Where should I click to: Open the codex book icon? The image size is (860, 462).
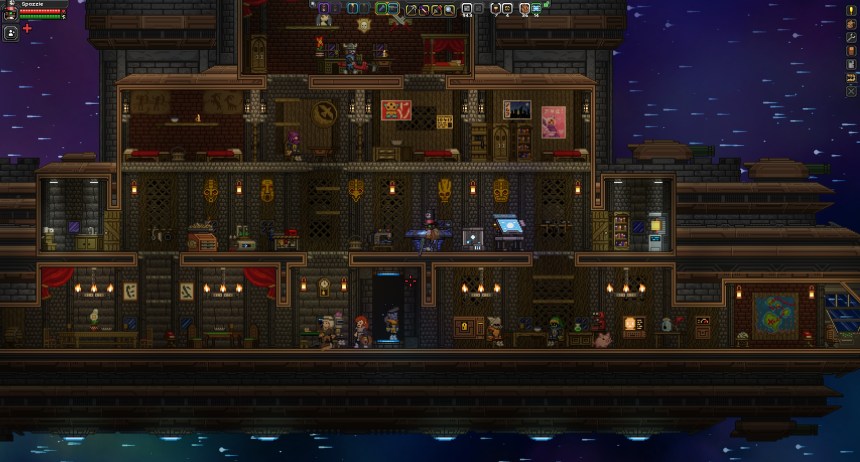(851, 50)
